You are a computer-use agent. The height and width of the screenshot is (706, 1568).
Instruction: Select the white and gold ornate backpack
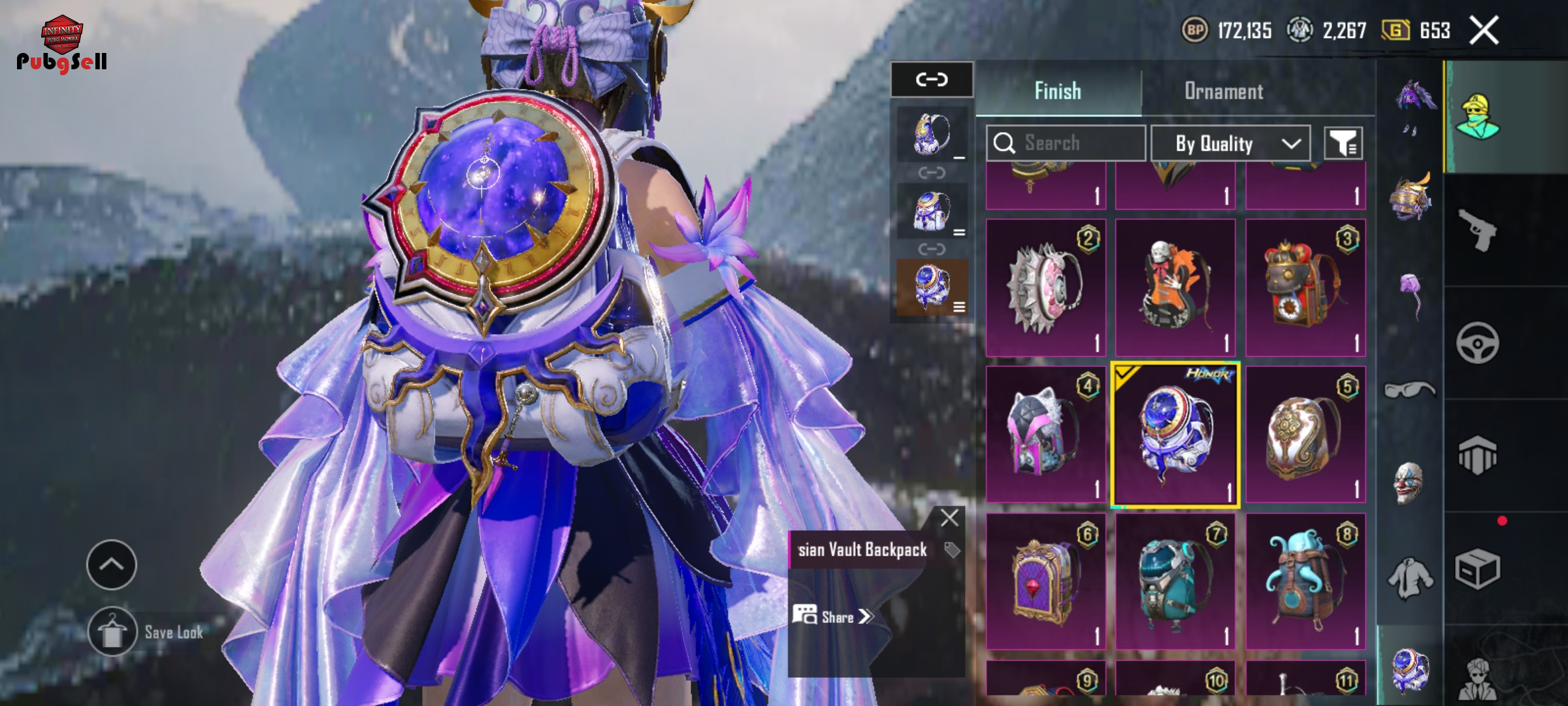coord(1305,435)
